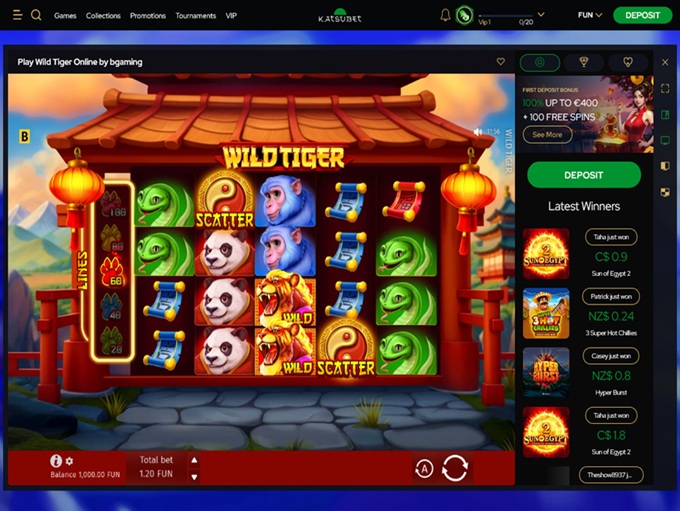Image resolution: width=680 pixels, height=511 pixels.
Task: Increase total bet with the up arrow
Action: pos(194,460)
